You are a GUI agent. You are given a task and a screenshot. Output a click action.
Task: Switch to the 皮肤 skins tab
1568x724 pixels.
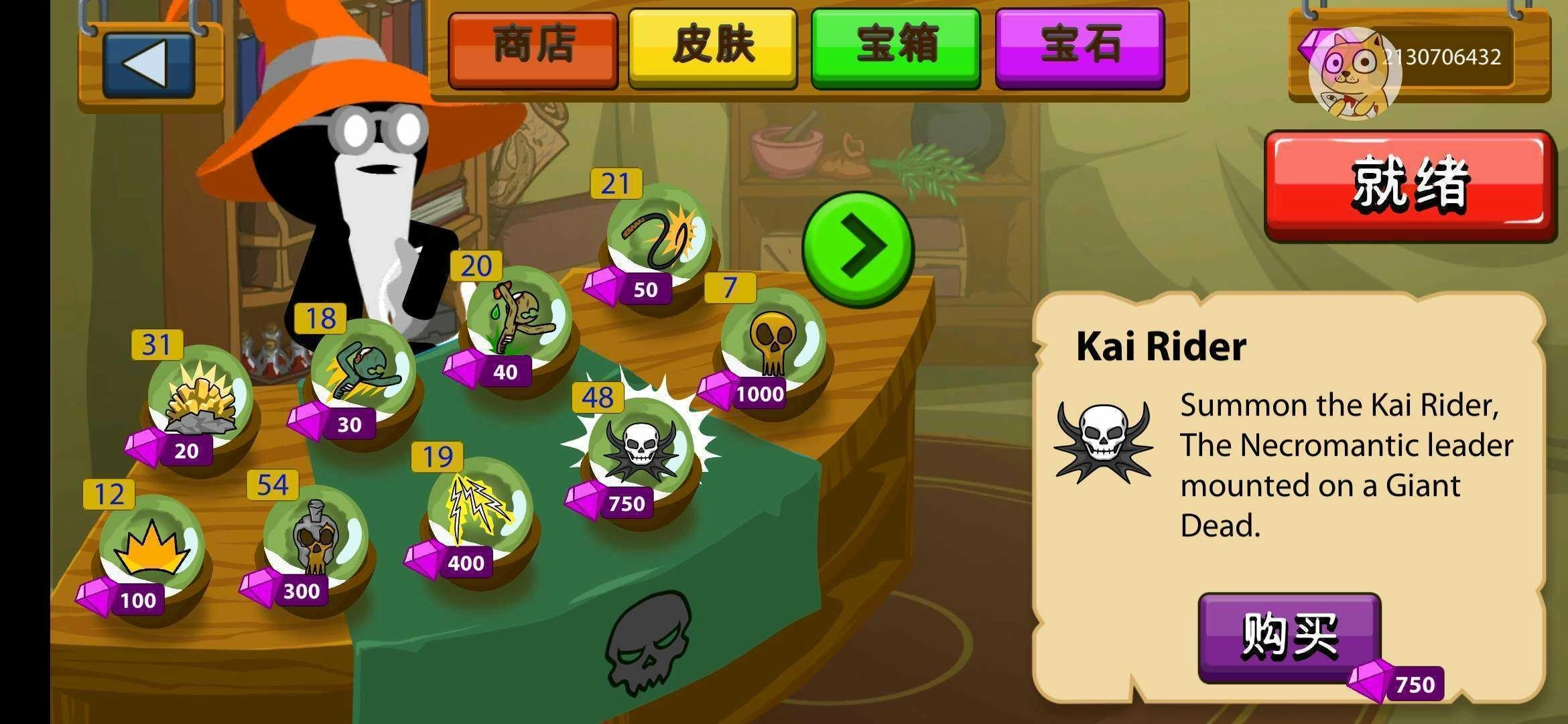click(712, 44)
